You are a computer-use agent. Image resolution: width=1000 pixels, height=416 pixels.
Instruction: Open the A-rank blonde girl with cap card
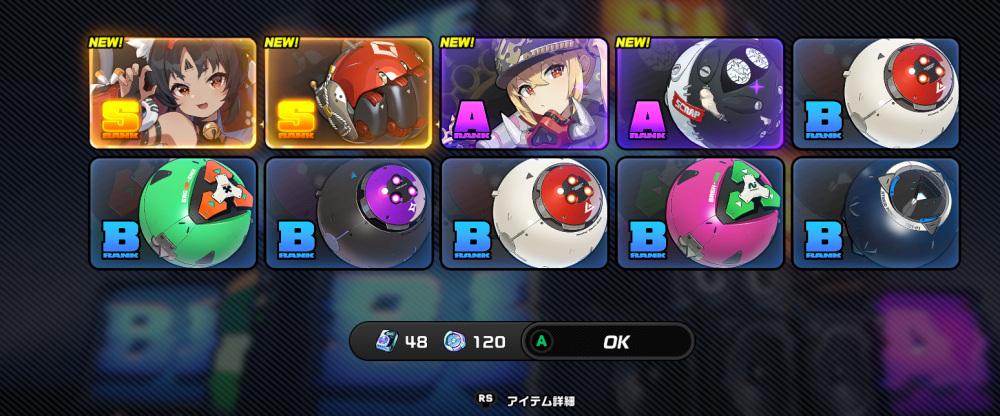[x=524, y=94]
